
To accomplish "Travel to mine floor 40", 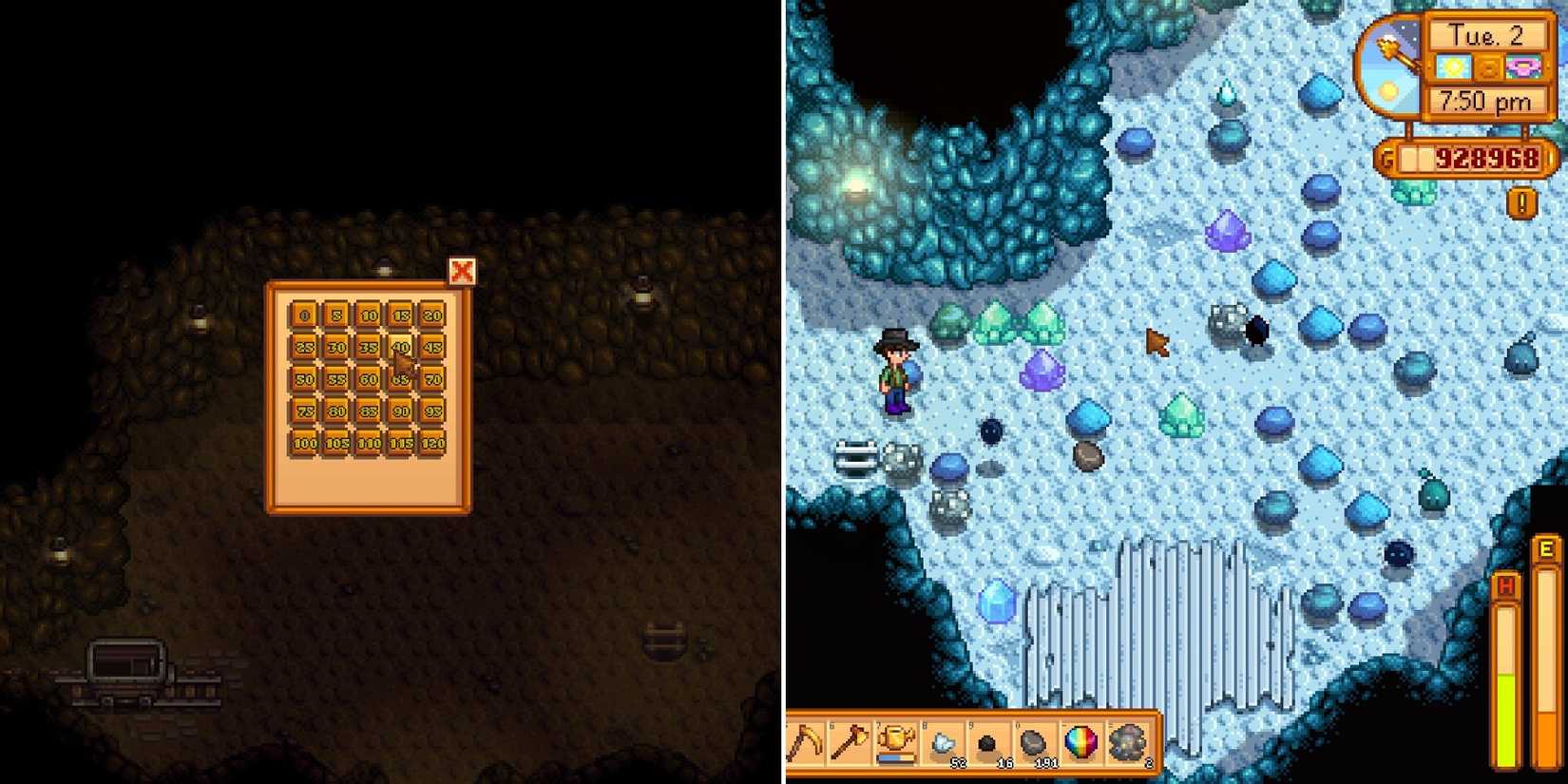I will click(402, 348).
